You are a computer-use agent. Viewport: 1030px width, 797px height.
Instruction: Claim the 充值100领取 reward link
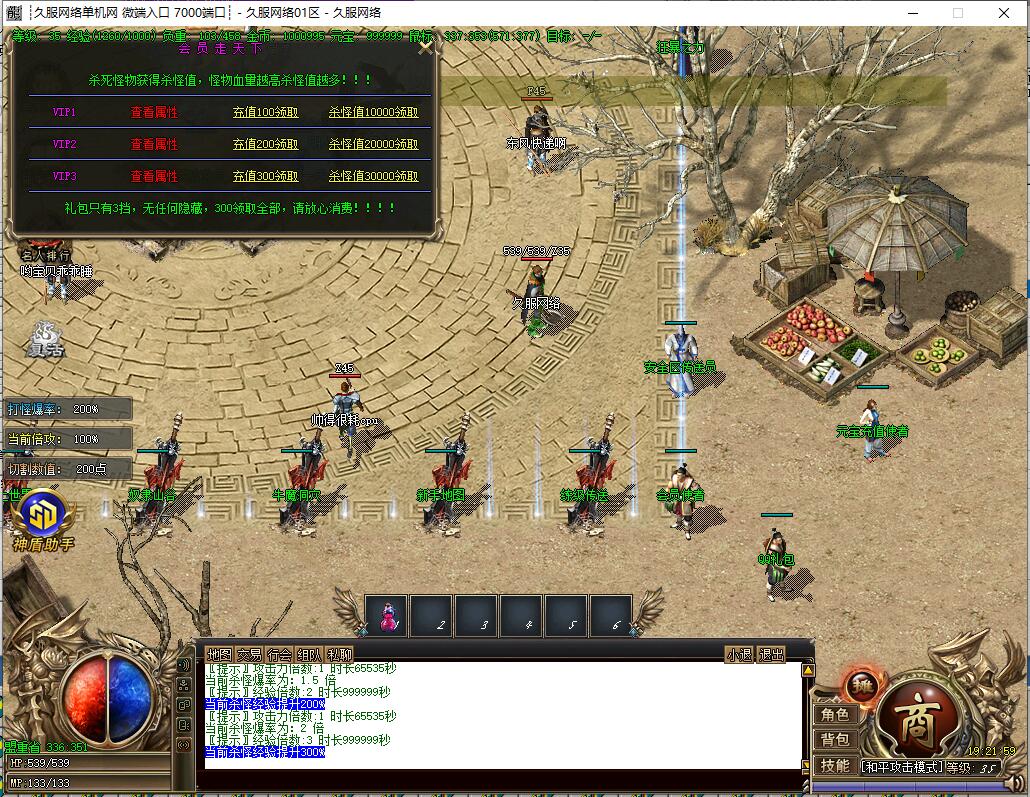coord(265,113)
